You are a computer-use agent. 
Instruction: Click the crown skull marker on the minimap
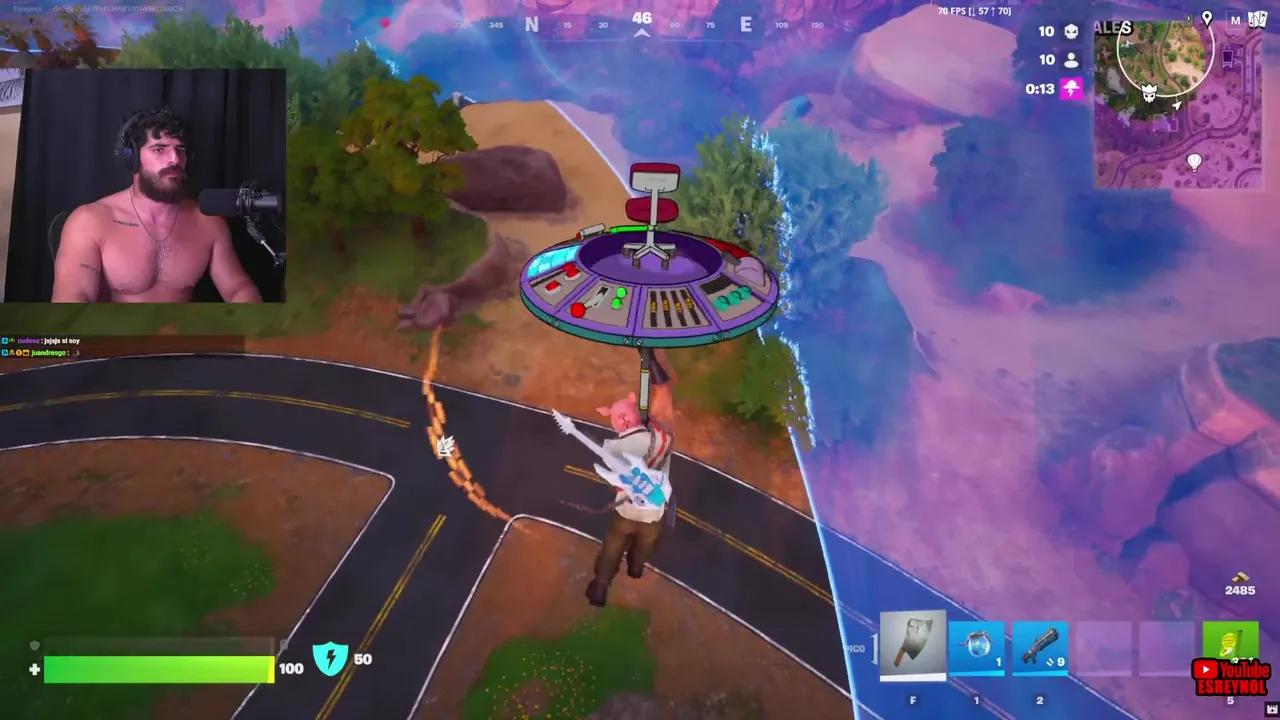click(x=1149, y=92)
